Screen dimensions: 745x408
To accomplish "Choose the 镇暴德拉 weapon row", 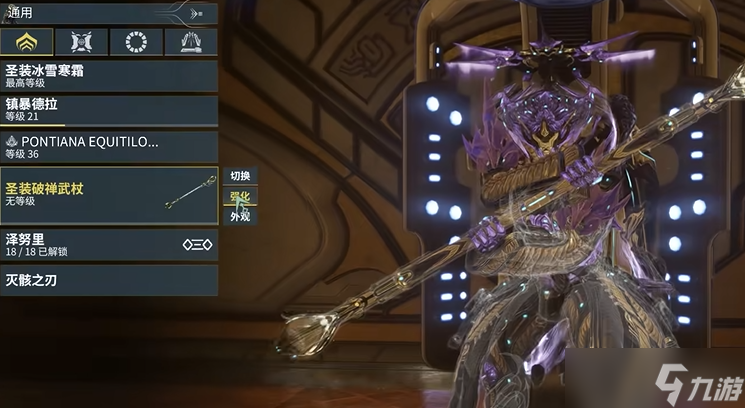I will (x=109, y=110).
